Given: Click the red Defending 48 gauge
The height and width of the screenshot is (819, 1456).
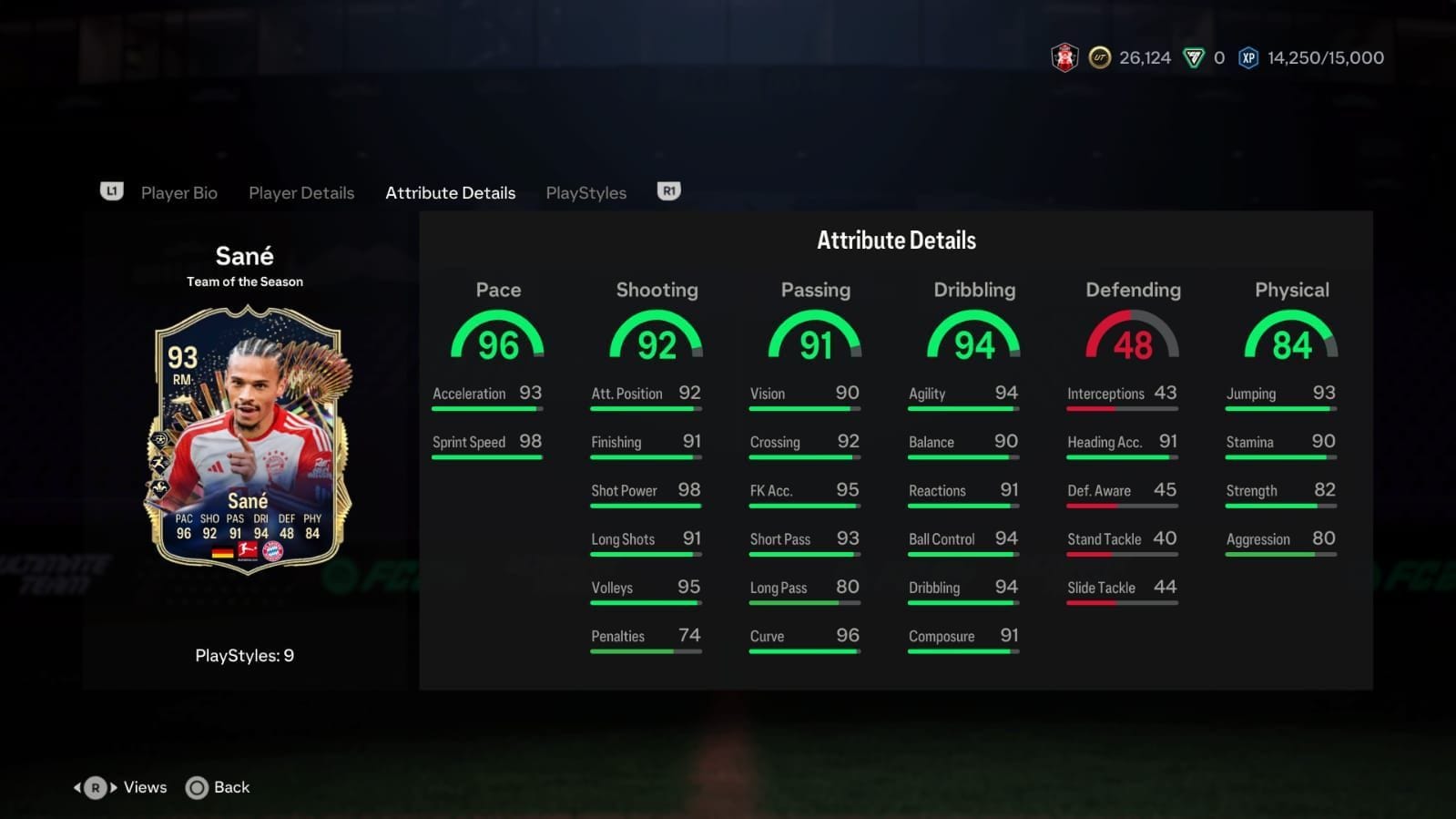Looking at the screenshot, I should pyautogui.click(x=1132, y=339).
